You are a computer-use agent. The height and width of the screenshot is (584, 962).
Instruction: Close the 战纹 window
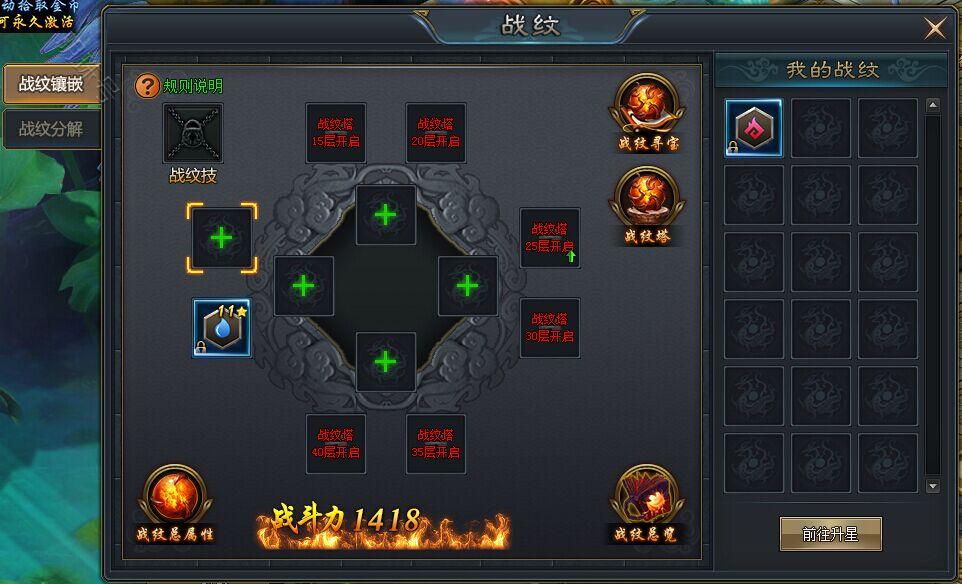point(934,29)
